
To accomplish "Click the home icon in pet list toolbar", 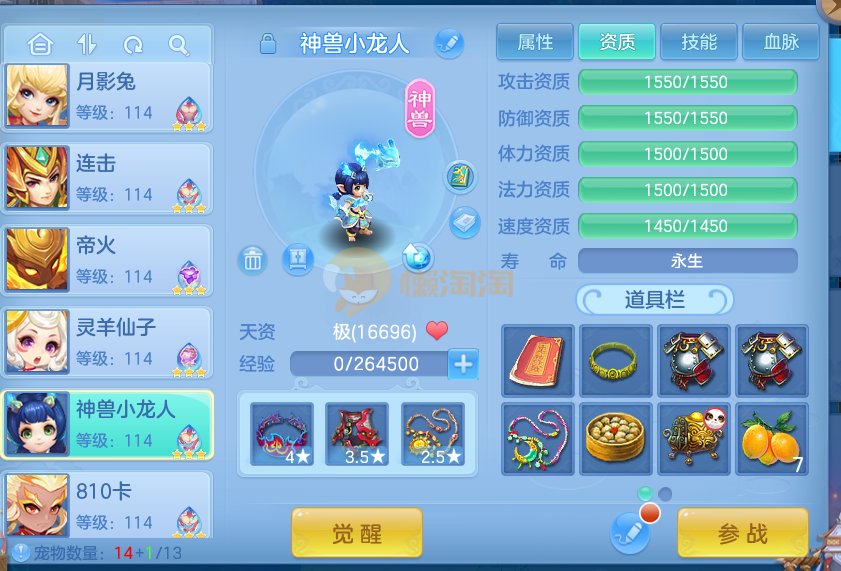I will (x=39, y=45).
